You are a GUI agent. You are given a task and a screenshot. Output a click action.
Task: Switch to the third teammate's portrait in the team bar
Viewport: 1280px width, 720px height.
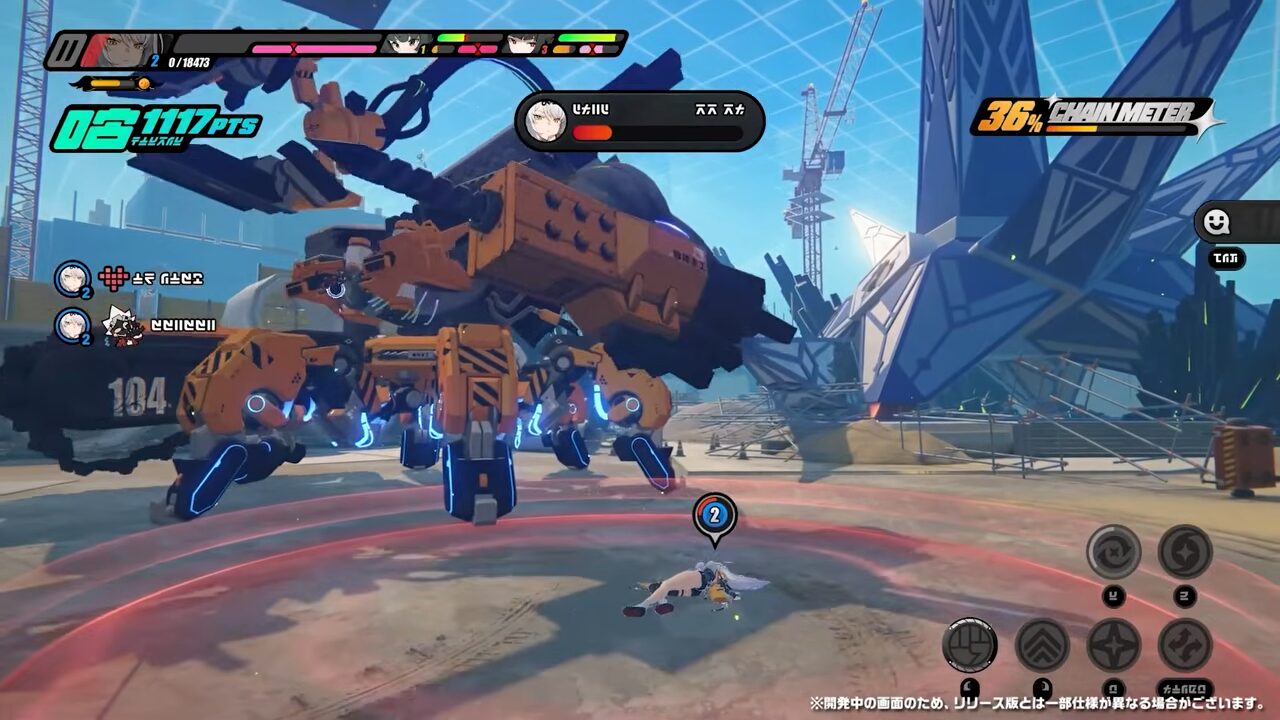tap(528, 44)
